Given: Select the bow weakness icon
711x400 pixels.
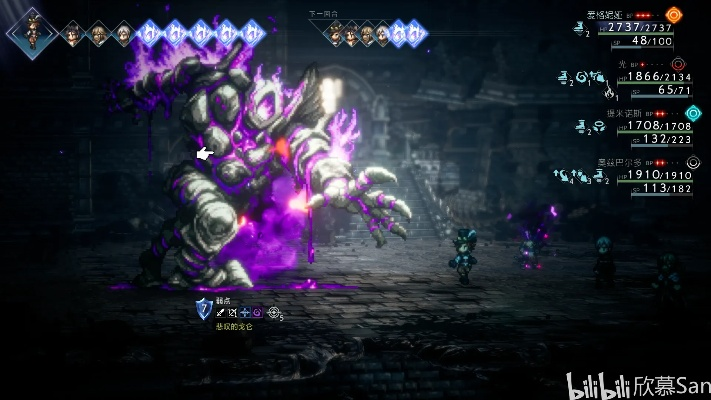Looking at the screenshot, I should [x=233, y=313].
